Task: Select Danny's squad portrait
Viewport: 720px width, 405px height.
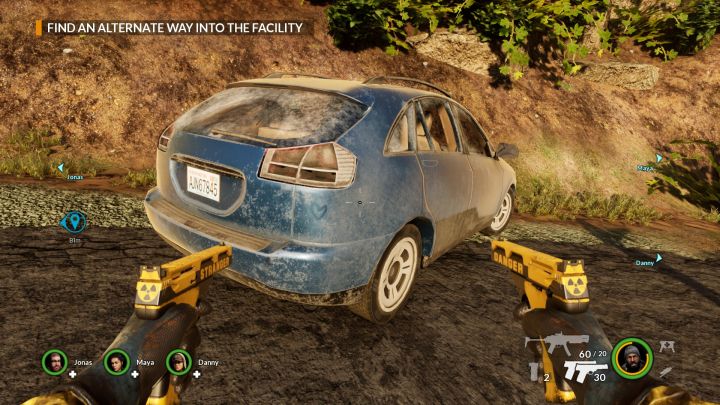Action: click(x=178, y=360)
